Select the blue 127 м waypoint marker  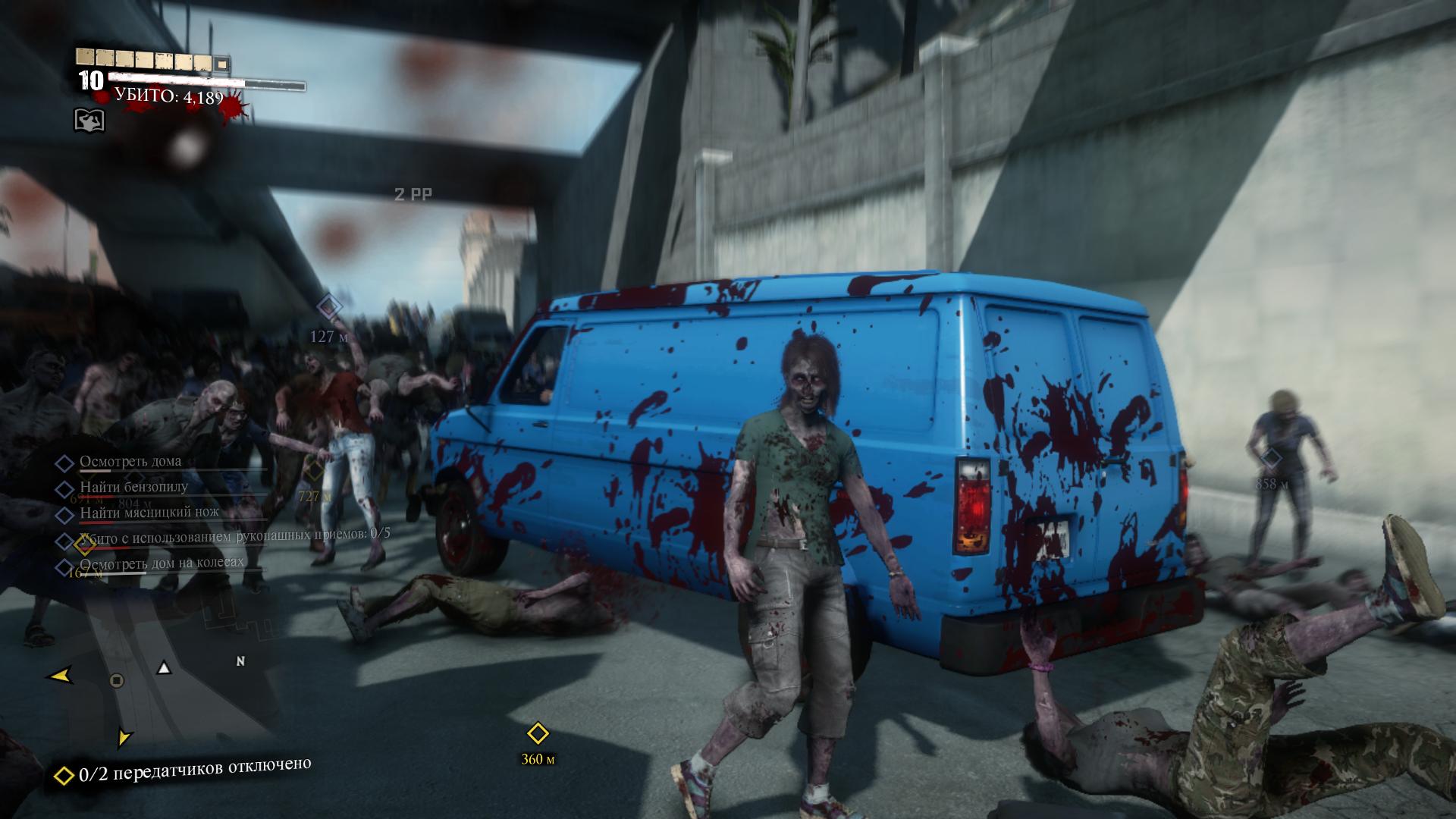click(x=328, y=307)
